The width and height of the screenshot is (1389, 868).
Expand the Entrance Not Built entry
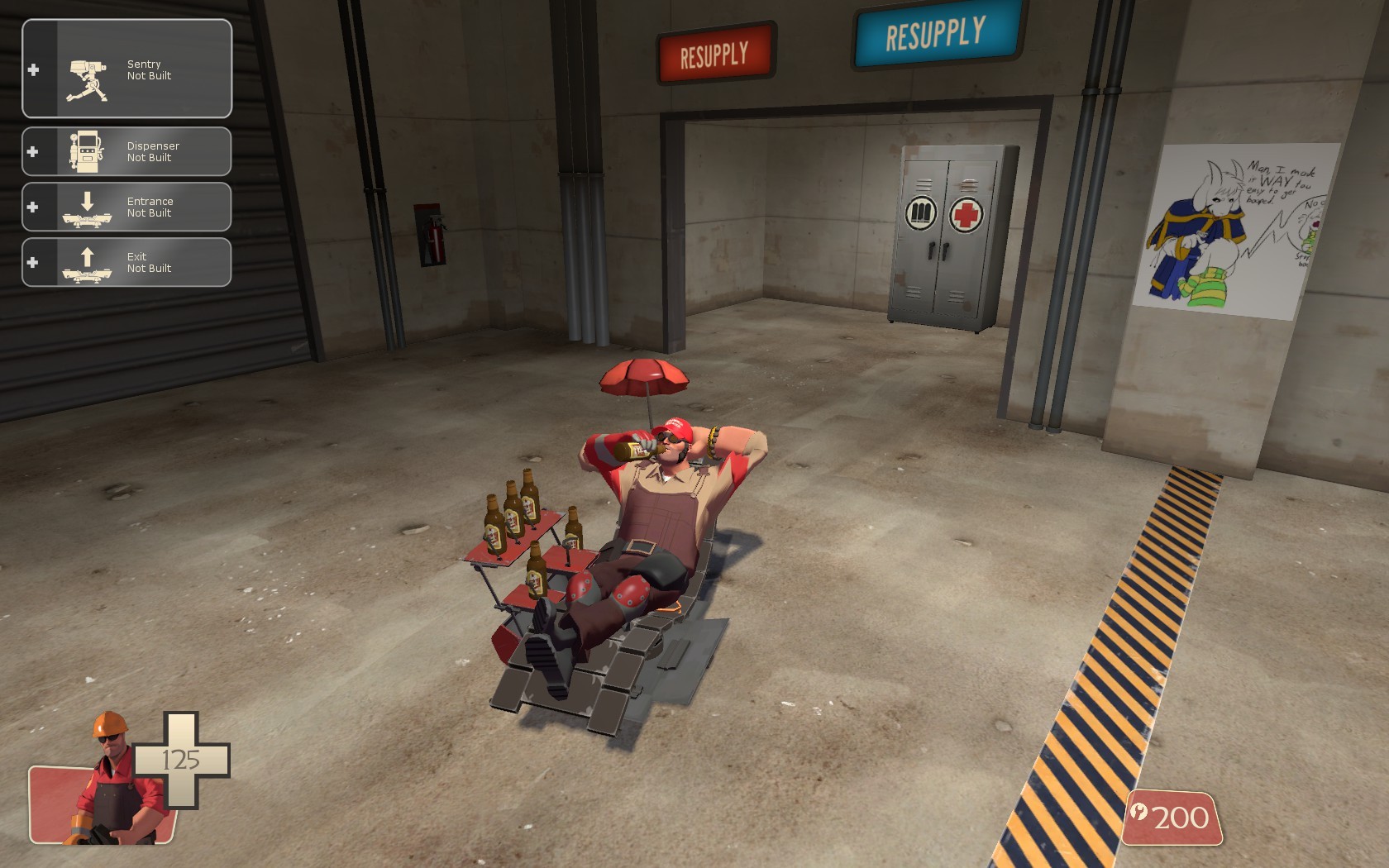(x=34, y=207)
